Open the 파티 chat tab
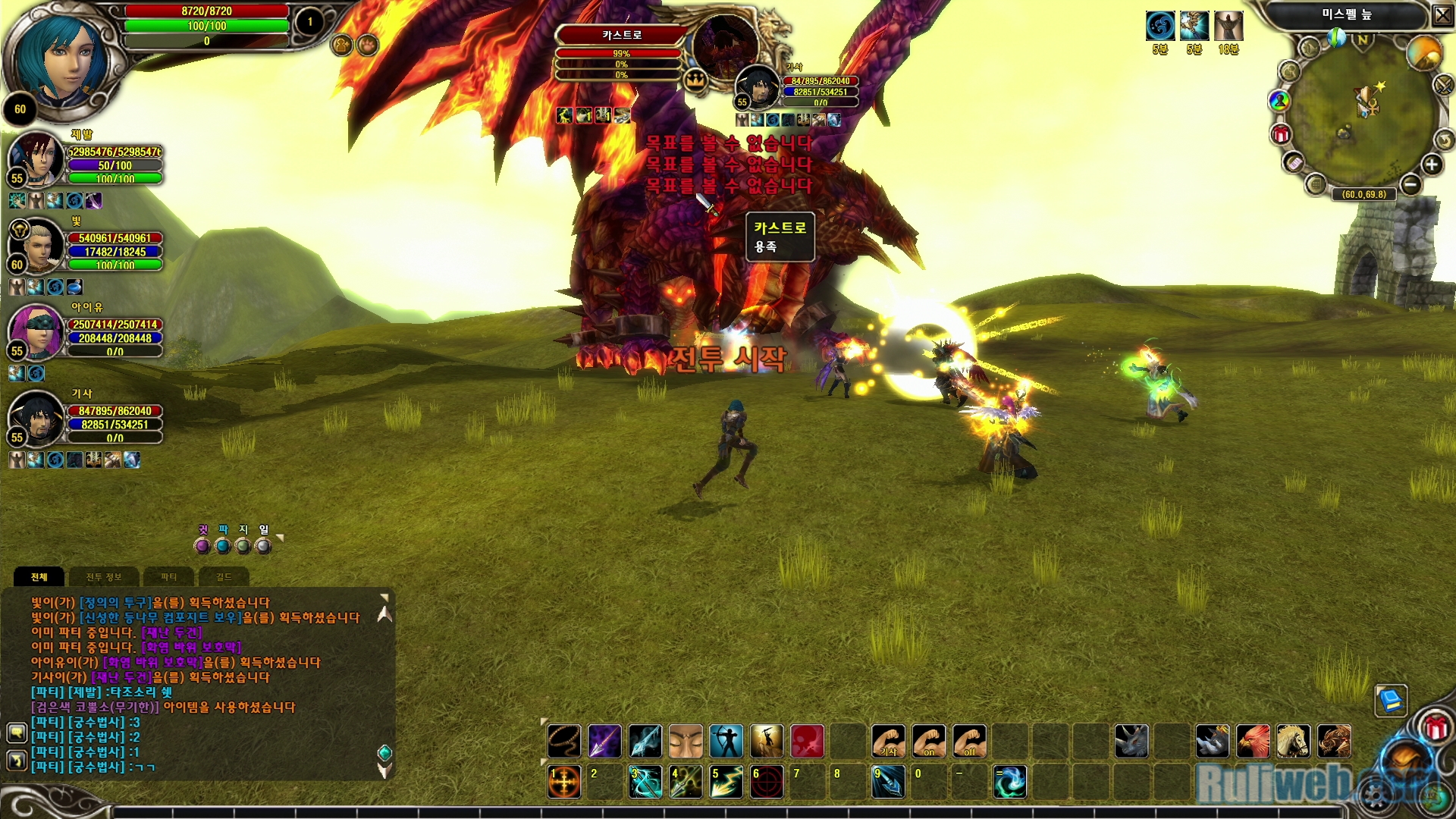Screen dimensions: 1456x819 (x=168, y=577)
